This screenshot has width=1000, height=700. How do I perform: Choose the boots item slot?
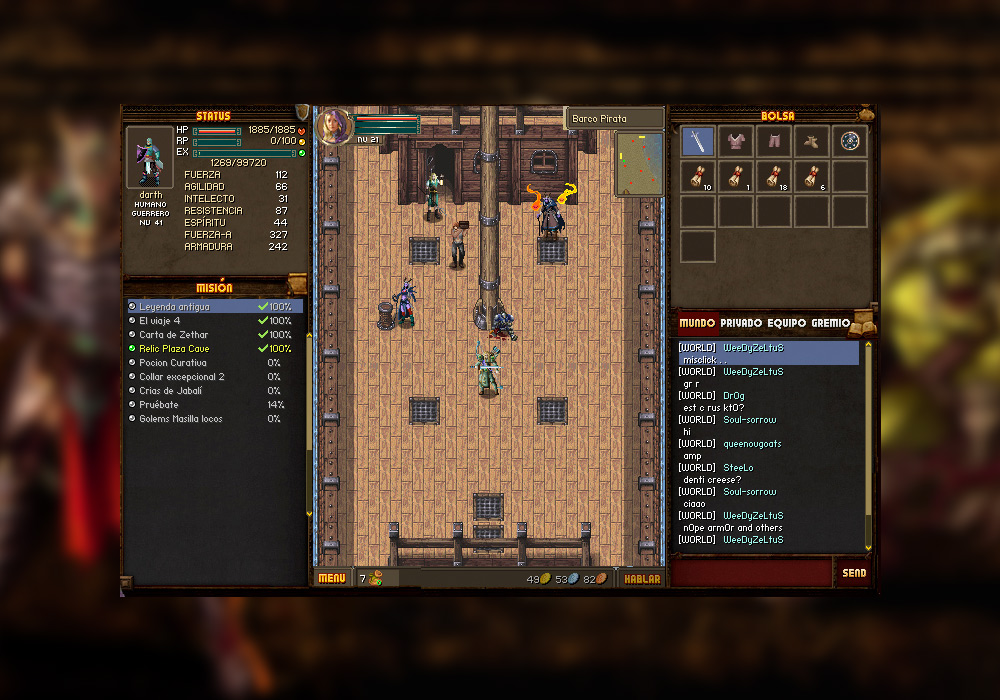click(811, 141)
